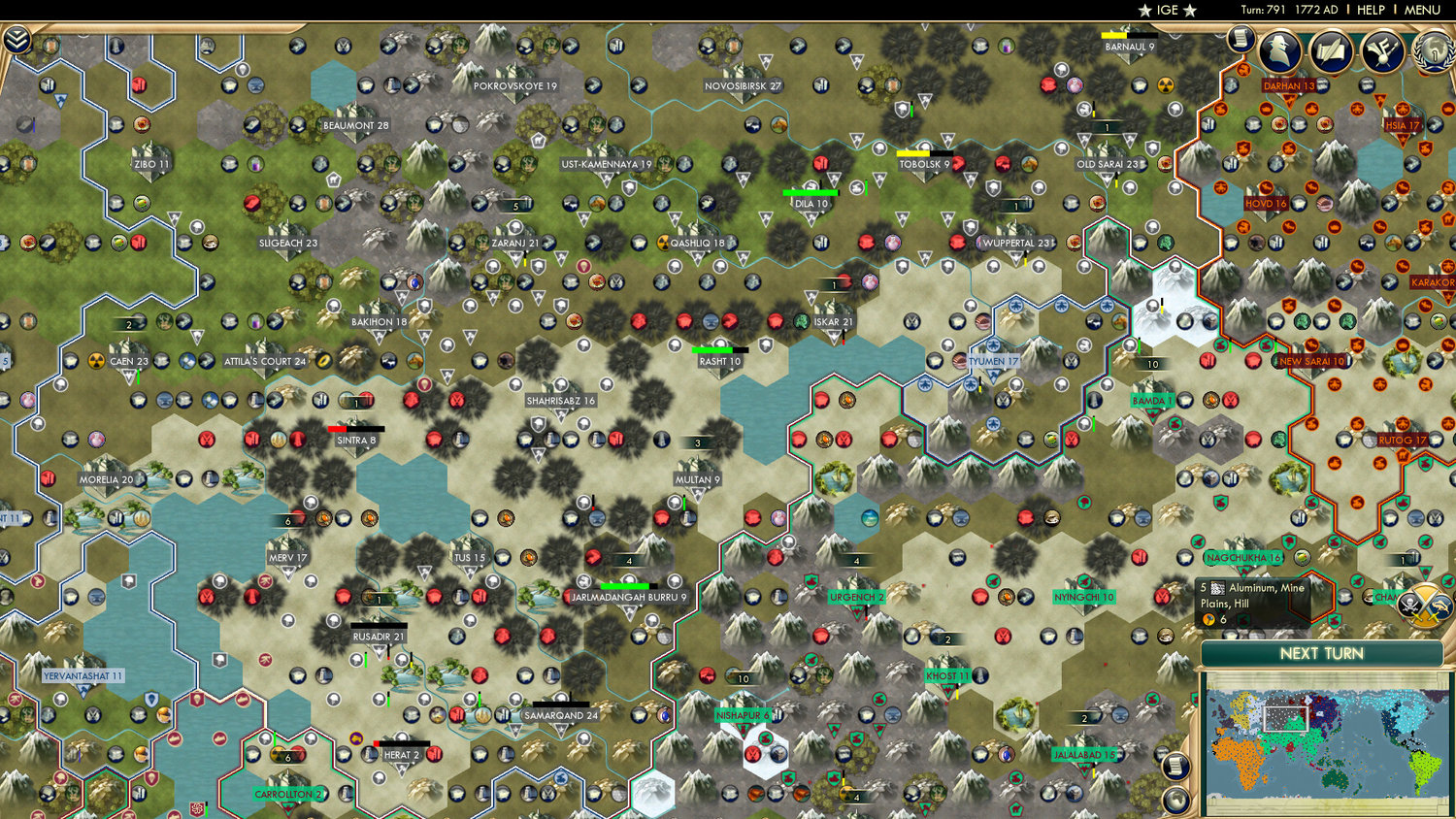The image size is (1456, 819).
Task: Select the yellow-flagged unit above Tobolsk
Action: click(x=913, y=153)
